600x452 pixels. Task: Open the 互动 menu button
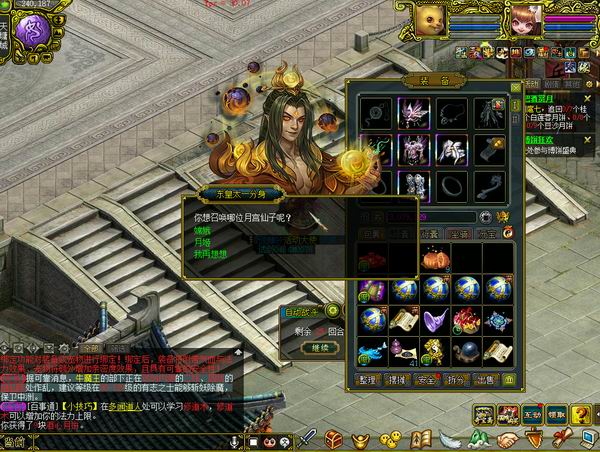tap(530, 414)
